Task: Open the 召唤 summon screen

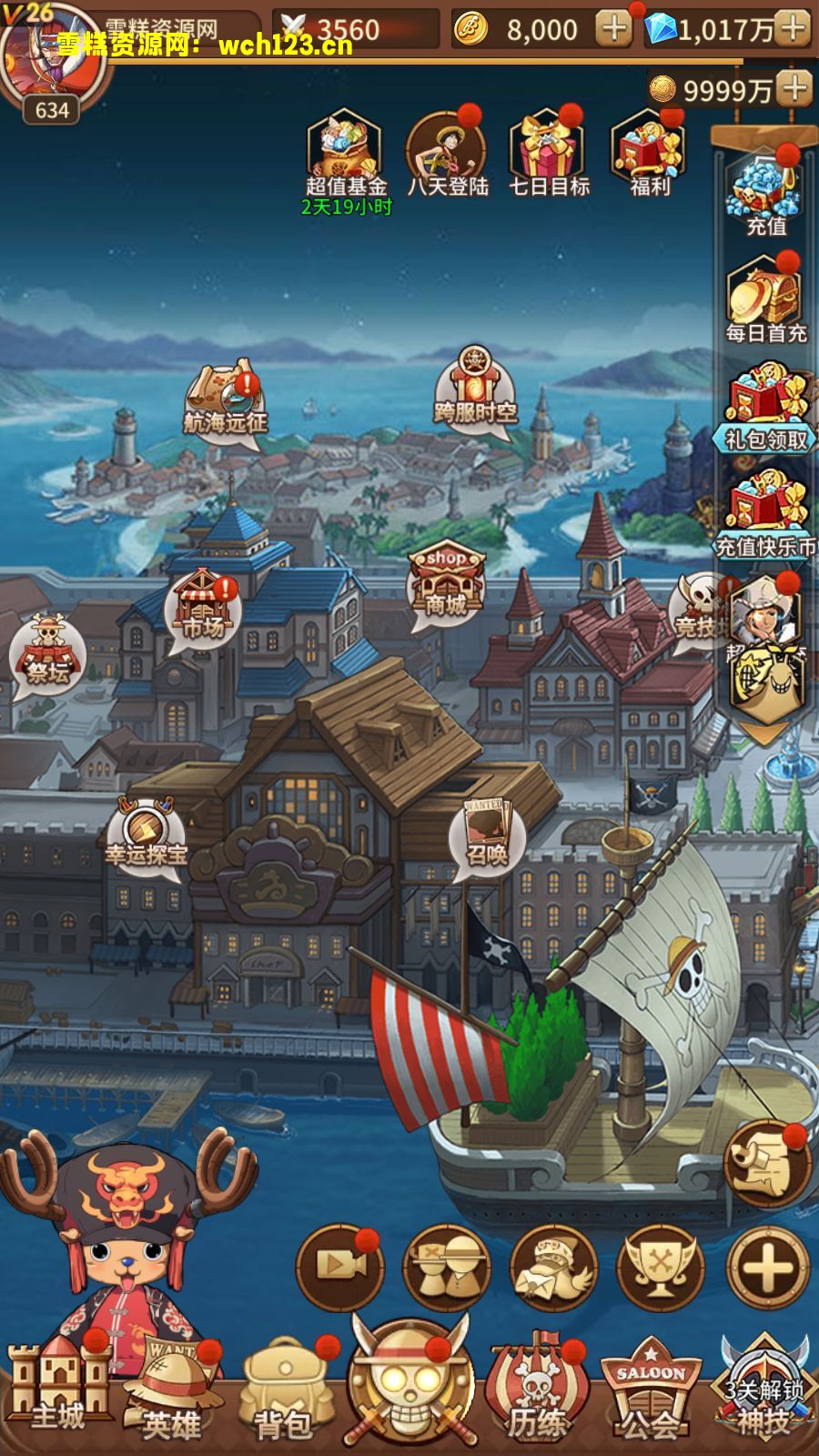Action: (487, 835)
